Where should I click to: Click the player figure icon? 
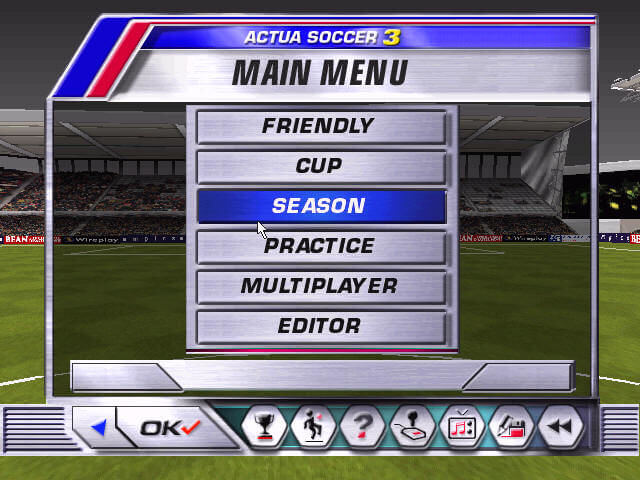click(x=314, y=428)
